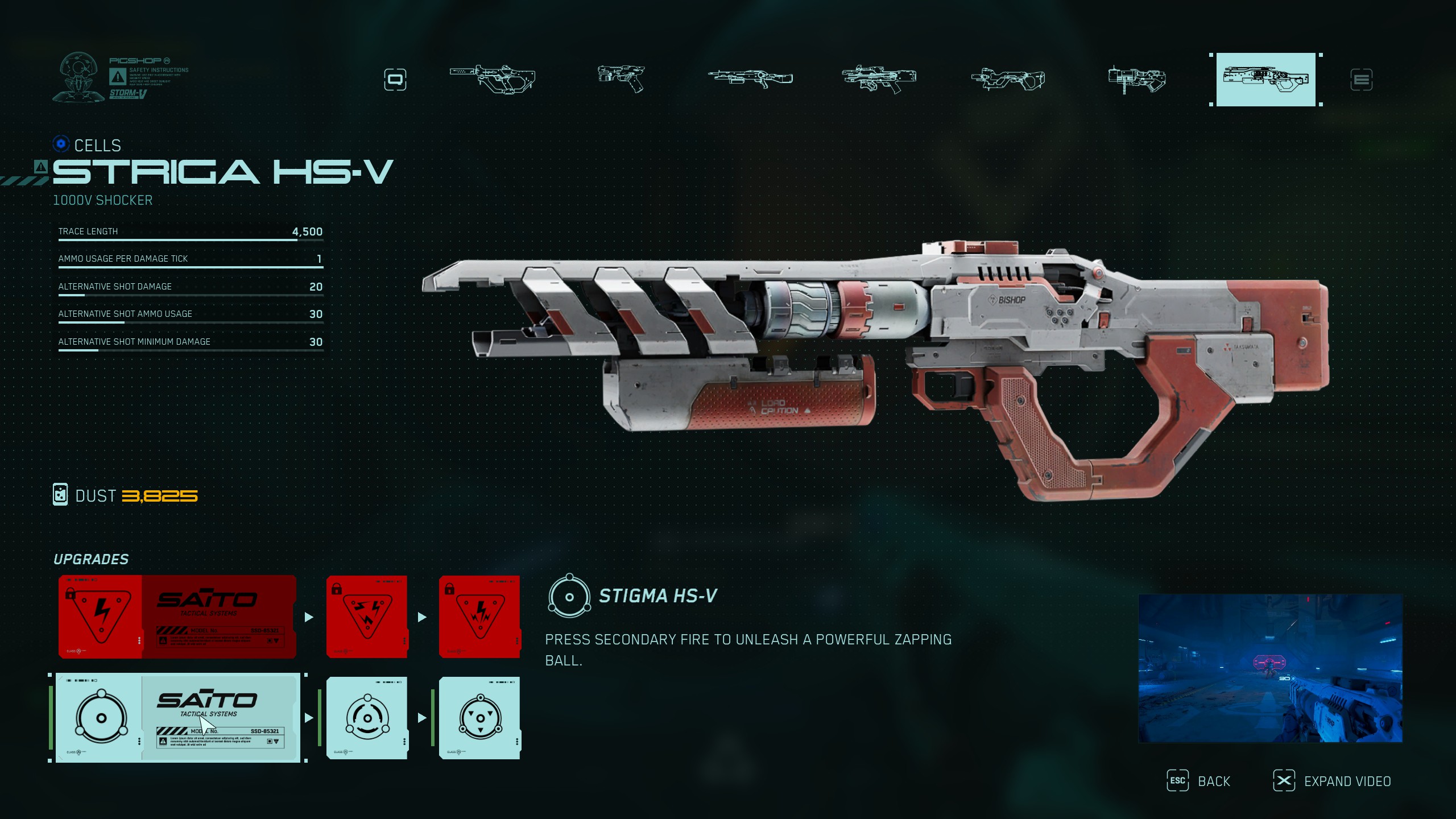This screenshot has height=819, width=1456.
Task: Pick the locked upgrade with bolt and sparks
Action: 479,617
